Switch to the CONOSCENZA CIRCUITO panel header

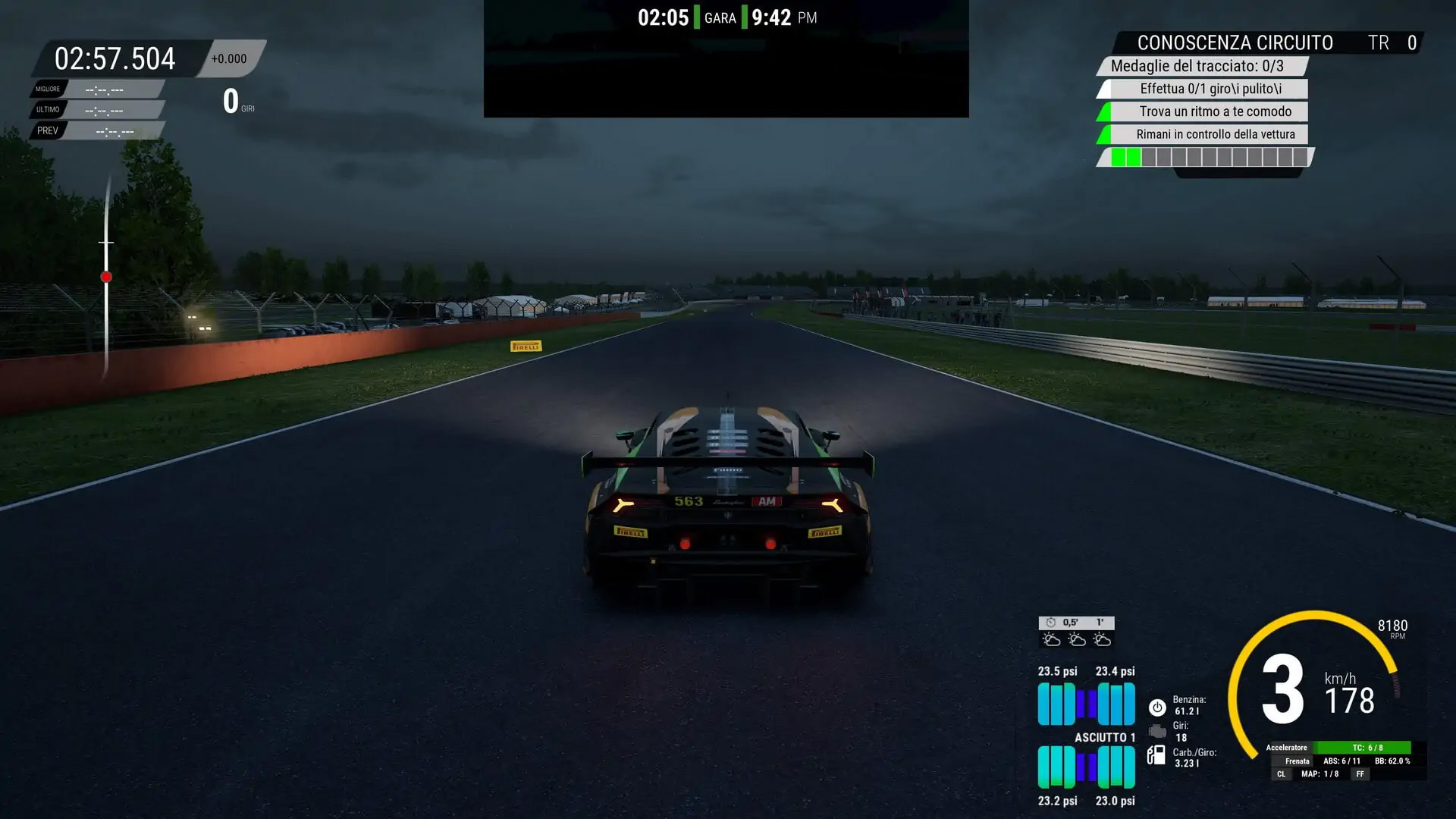click(1236, 43)
